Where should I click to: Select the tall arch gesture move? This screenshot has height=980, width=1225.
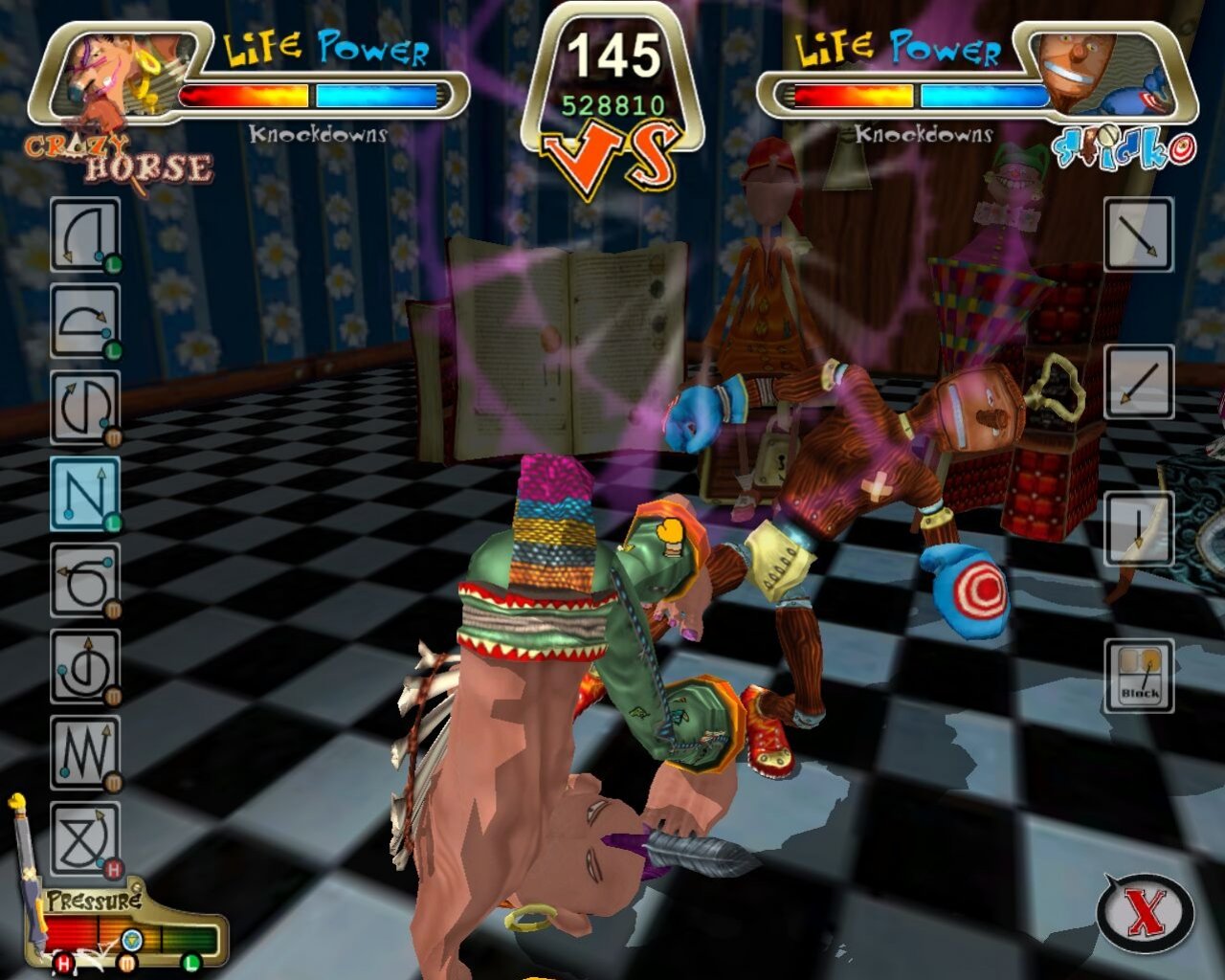coord(84,234)
